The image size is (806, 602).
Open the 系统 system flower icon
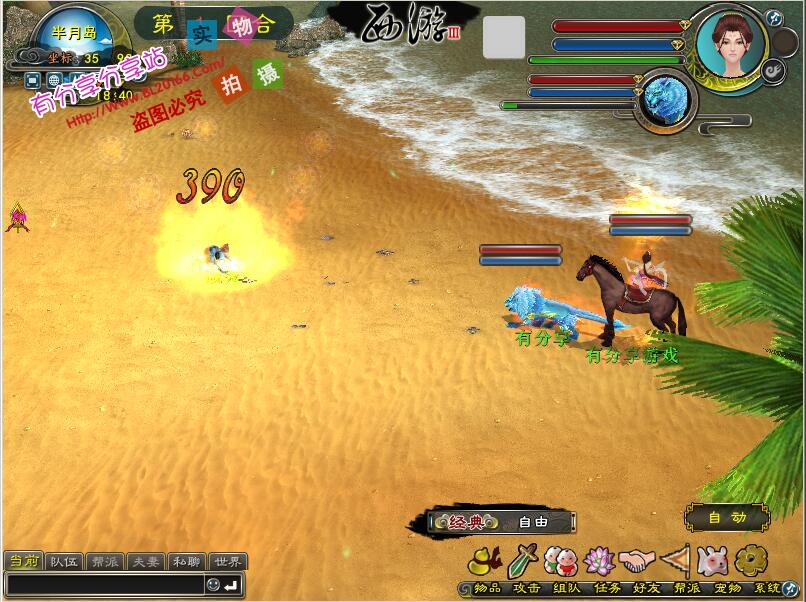(x=749, y=561)
